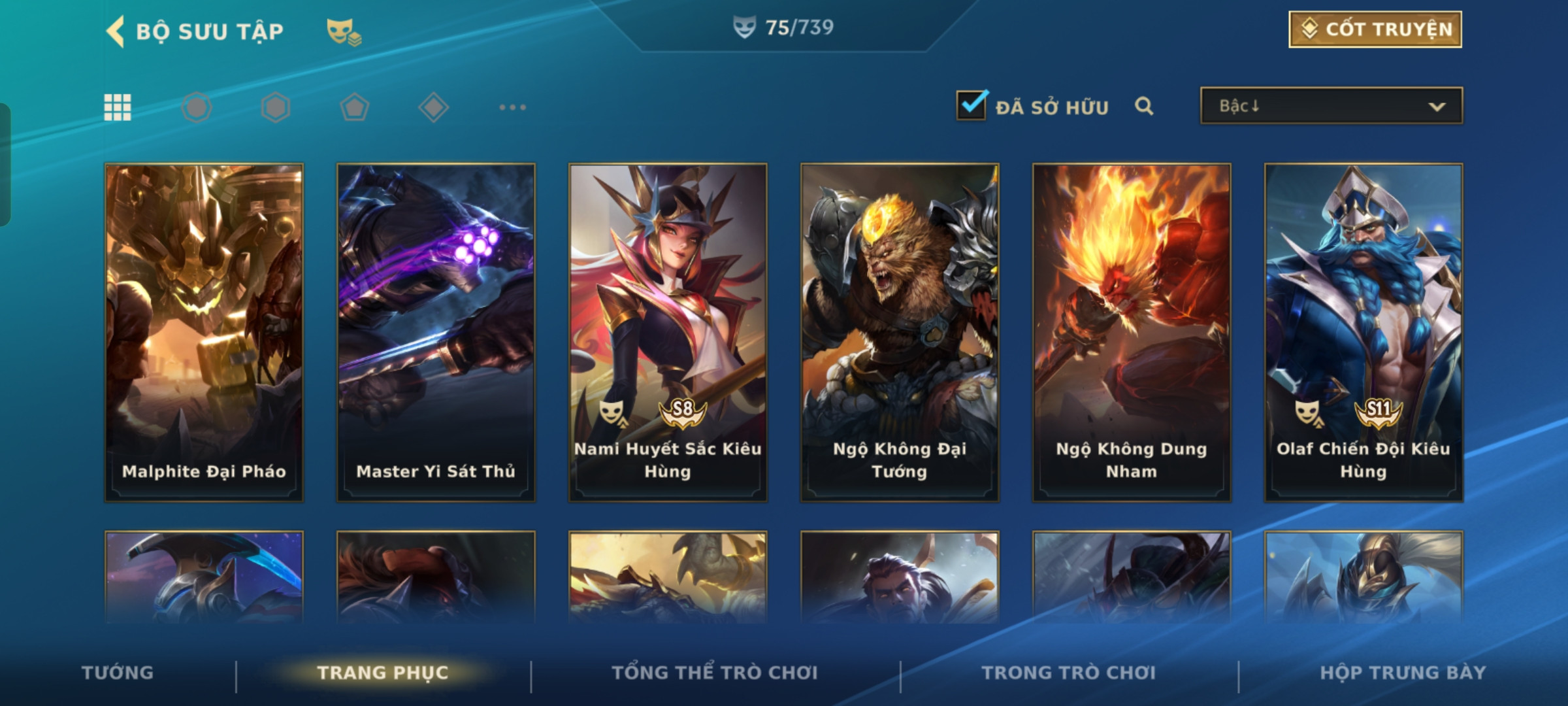The width and height of the screenshot is (1568, 706).
Task: Select the Malphite Đại Pháo skin card
Action: [204, 332]
